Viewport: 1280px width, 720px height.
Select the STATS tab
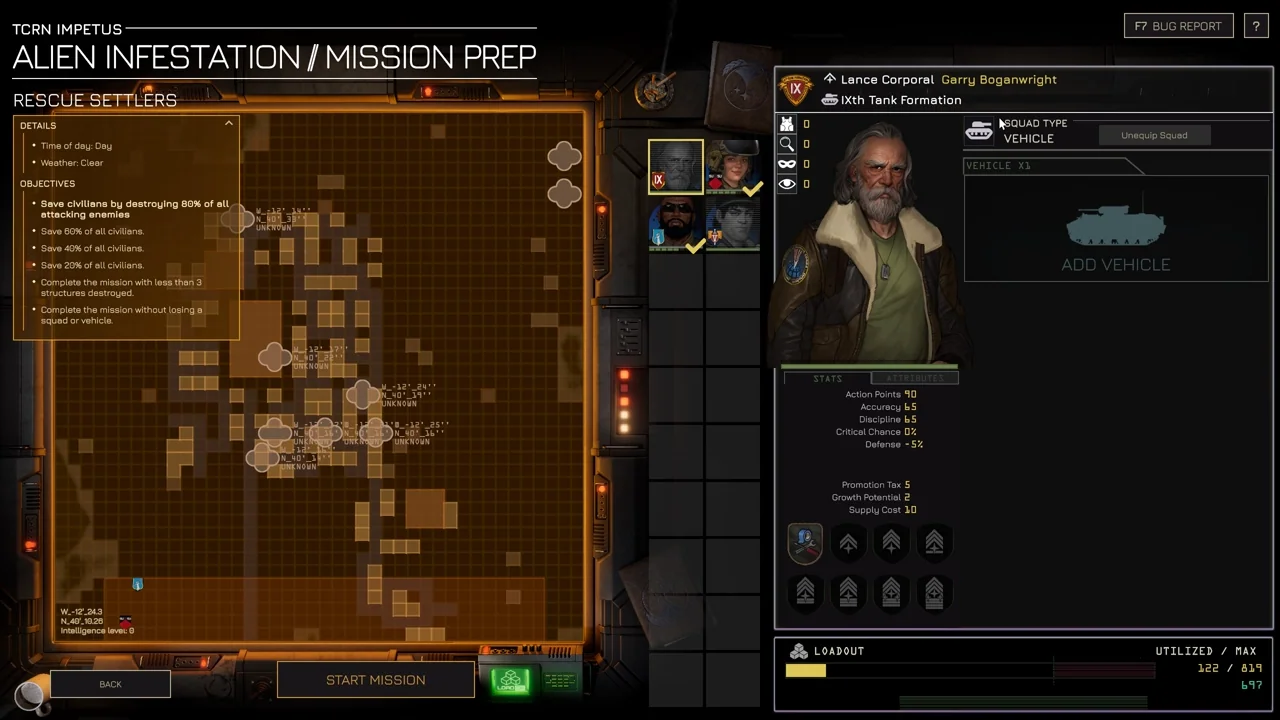(828, 378)
